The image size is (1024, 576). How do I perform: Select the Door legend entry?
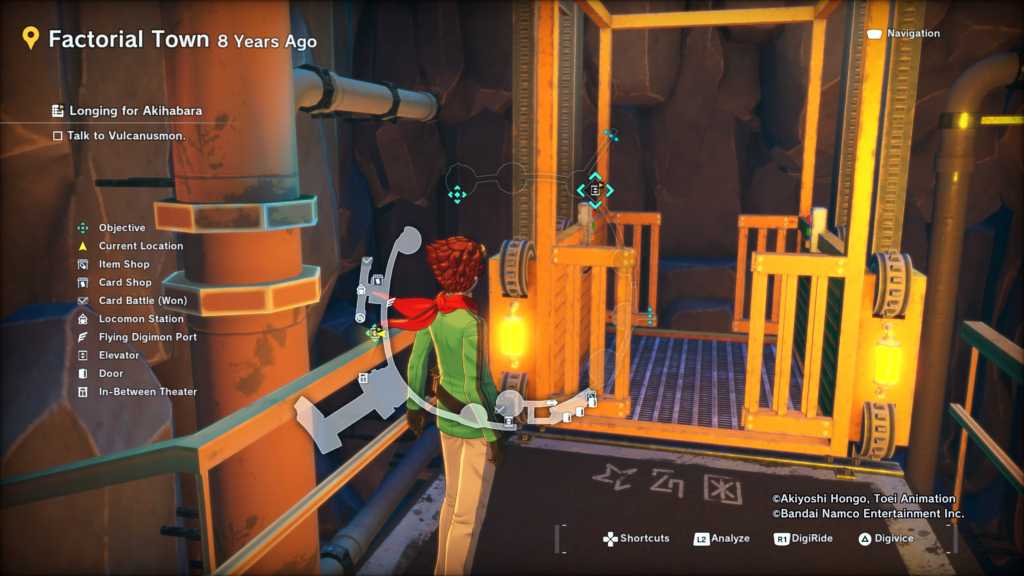(111, 373)
